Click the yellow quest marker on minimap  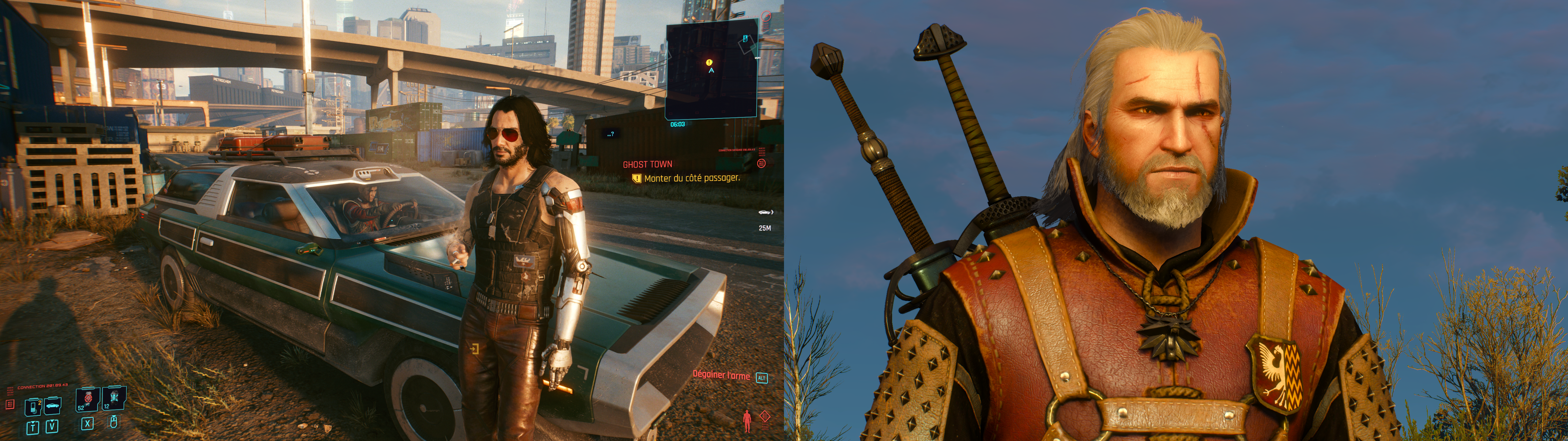click(709, 62)
